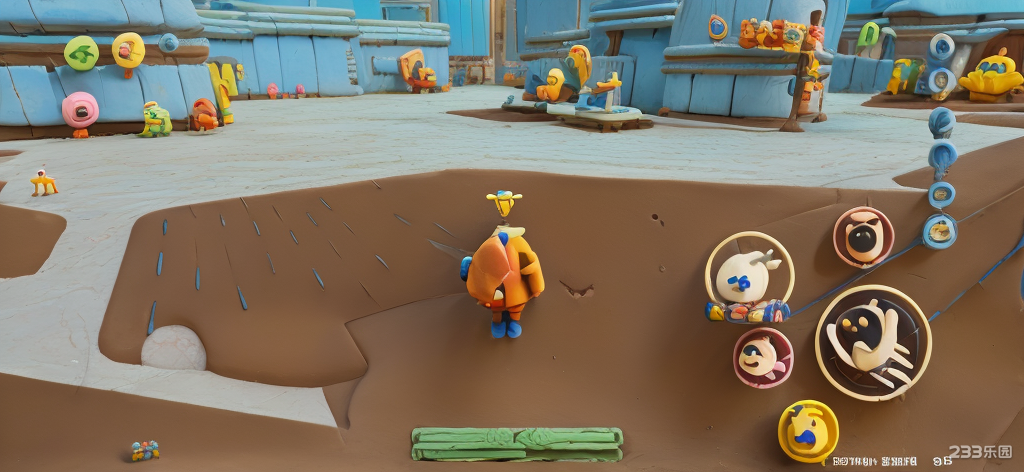
Task: Choose the pink-rimmed grinning face icon
Action: pos(763,357)
